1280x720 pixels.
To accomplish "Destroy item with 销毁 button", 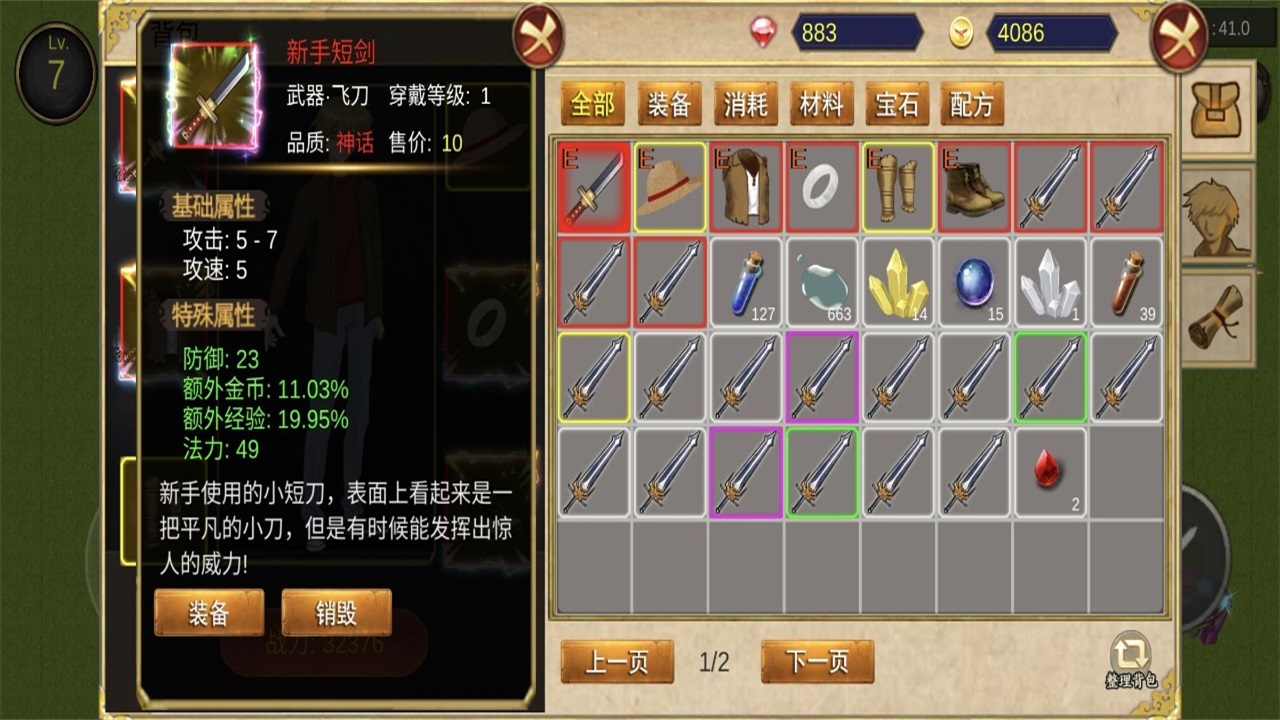I will [336, 613].
